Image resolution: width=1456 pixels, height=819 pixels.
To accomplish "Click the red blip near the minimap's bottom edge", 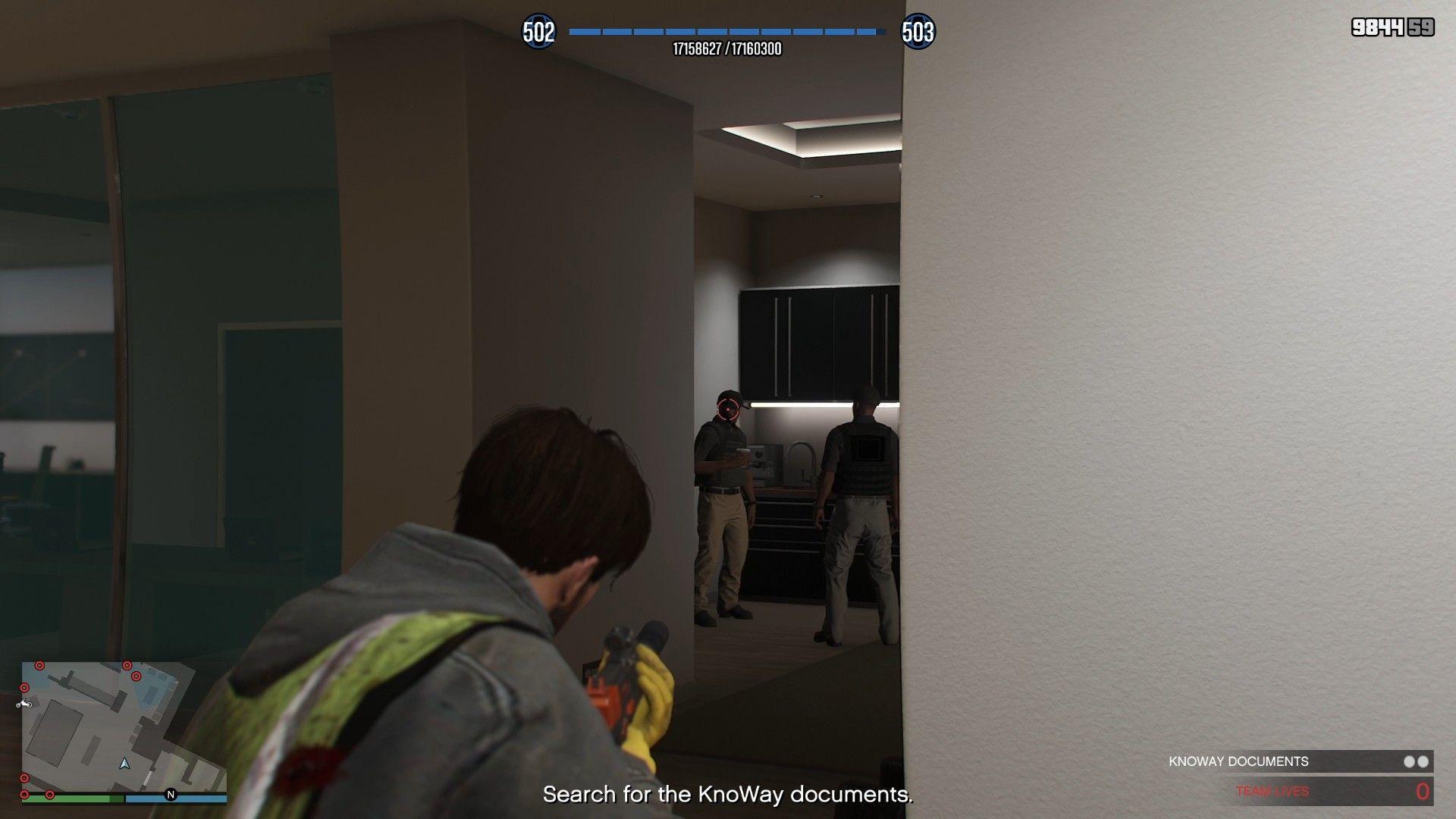I will pyautogui.click(x=50, y=795).
